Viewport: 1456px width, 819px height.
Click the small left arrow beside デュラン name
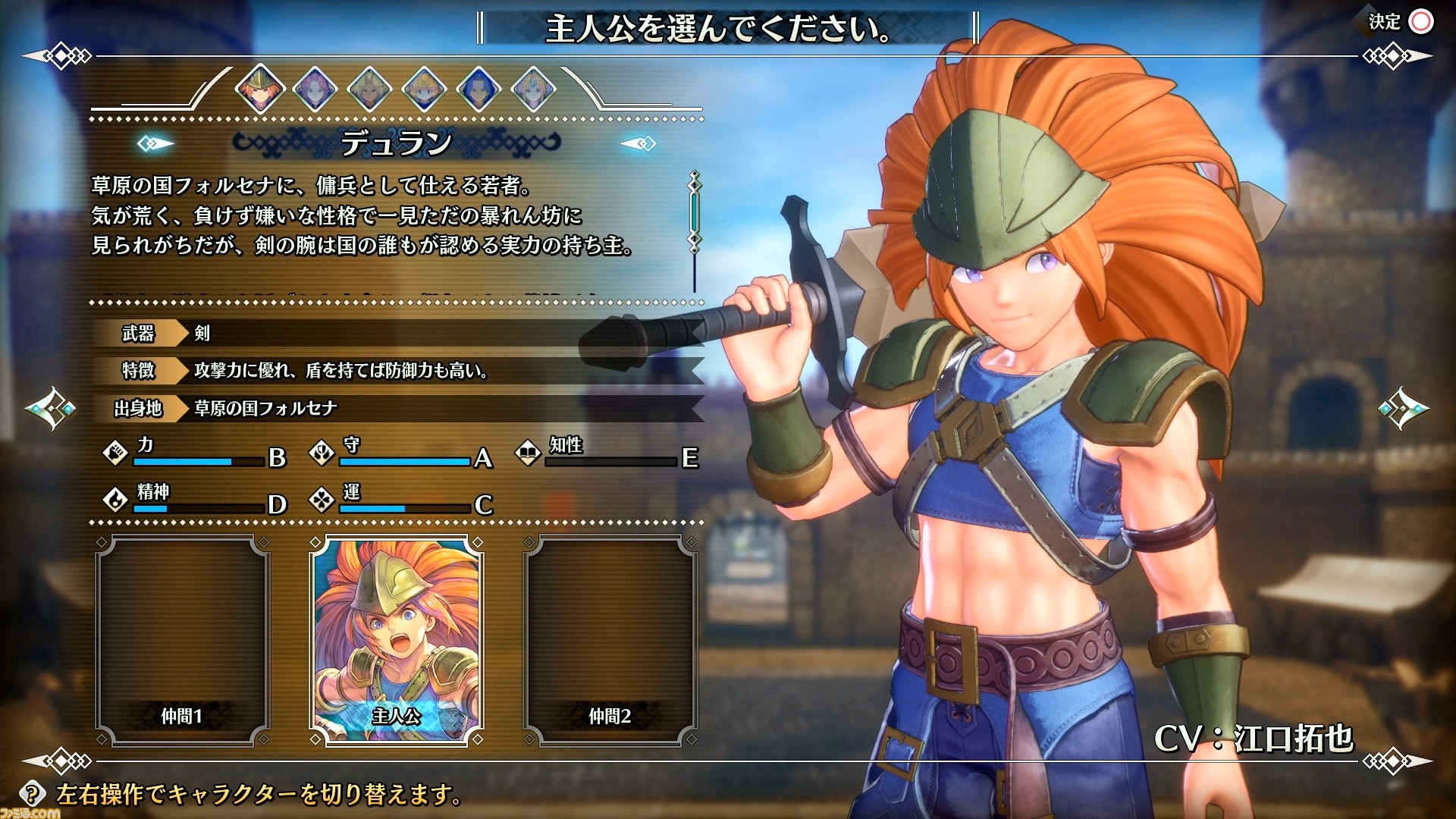point(155,143)
